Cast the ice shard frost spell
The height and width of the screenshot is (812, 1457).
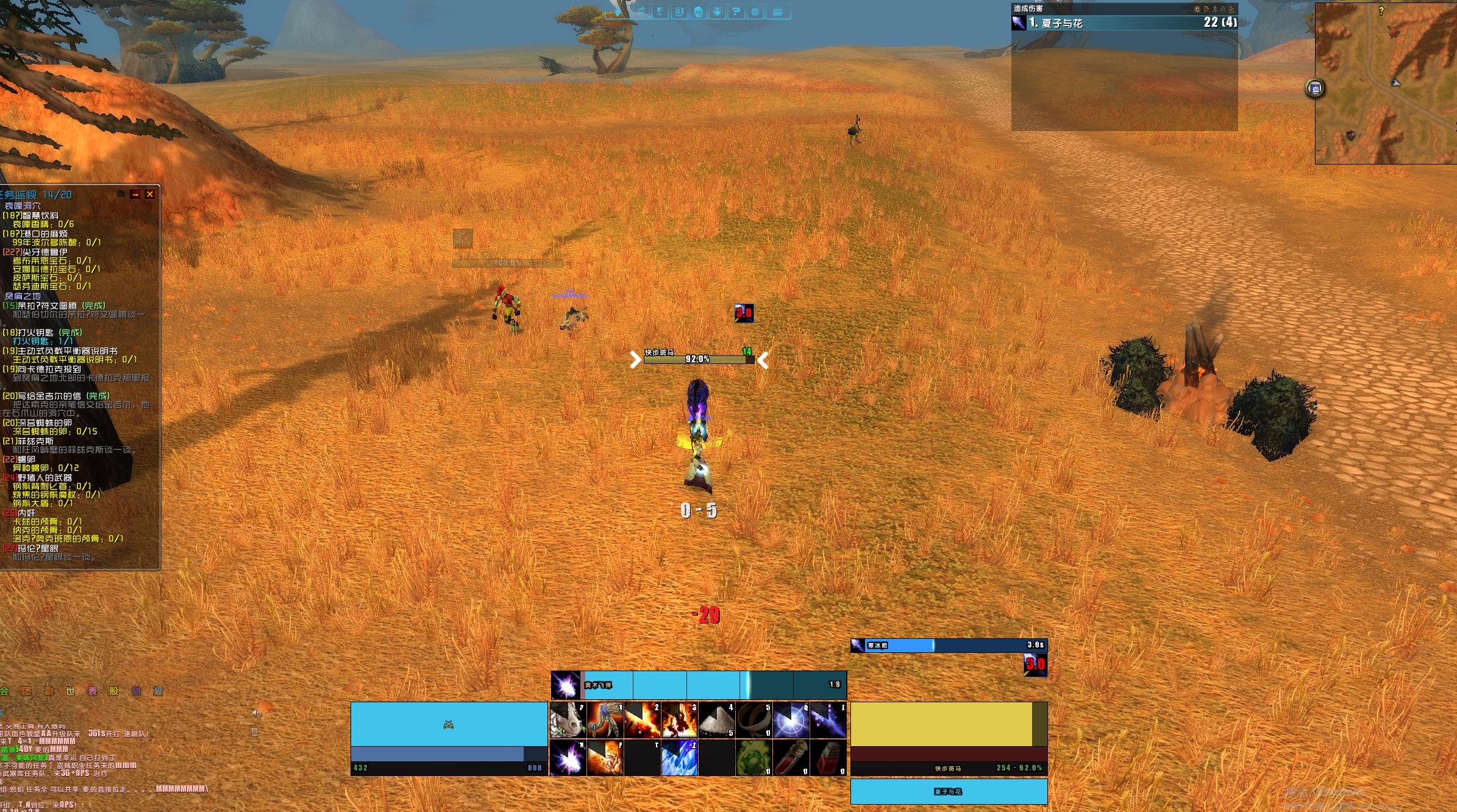click(679, 758)
